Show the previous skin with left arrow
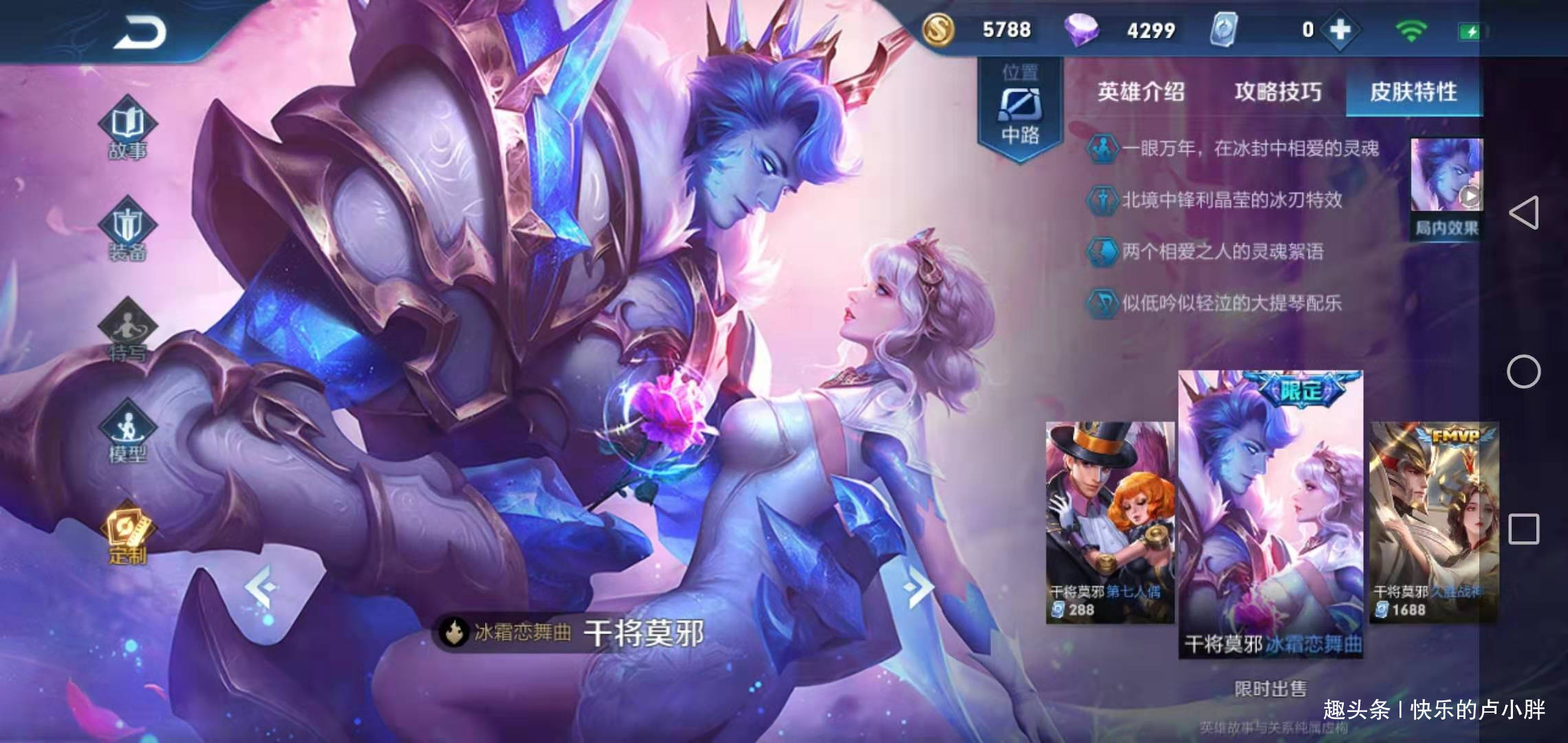Viewport: 1568px width, 743px height. pyautogui.click(x=261, y=588)
